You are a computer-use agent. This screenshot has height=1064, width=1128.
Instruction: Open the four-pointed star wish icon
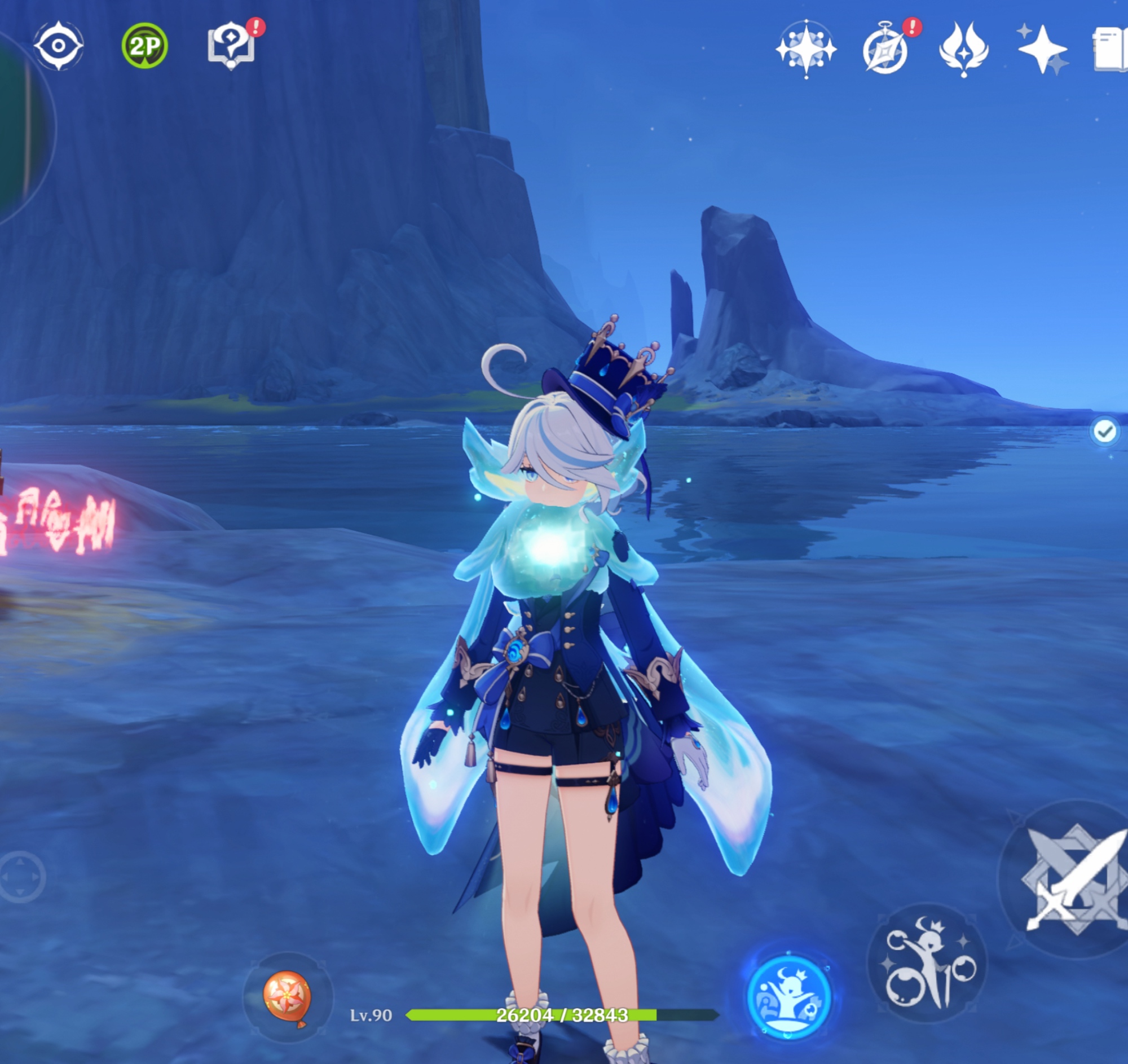pyautogui.click(x=1042, y=49)
